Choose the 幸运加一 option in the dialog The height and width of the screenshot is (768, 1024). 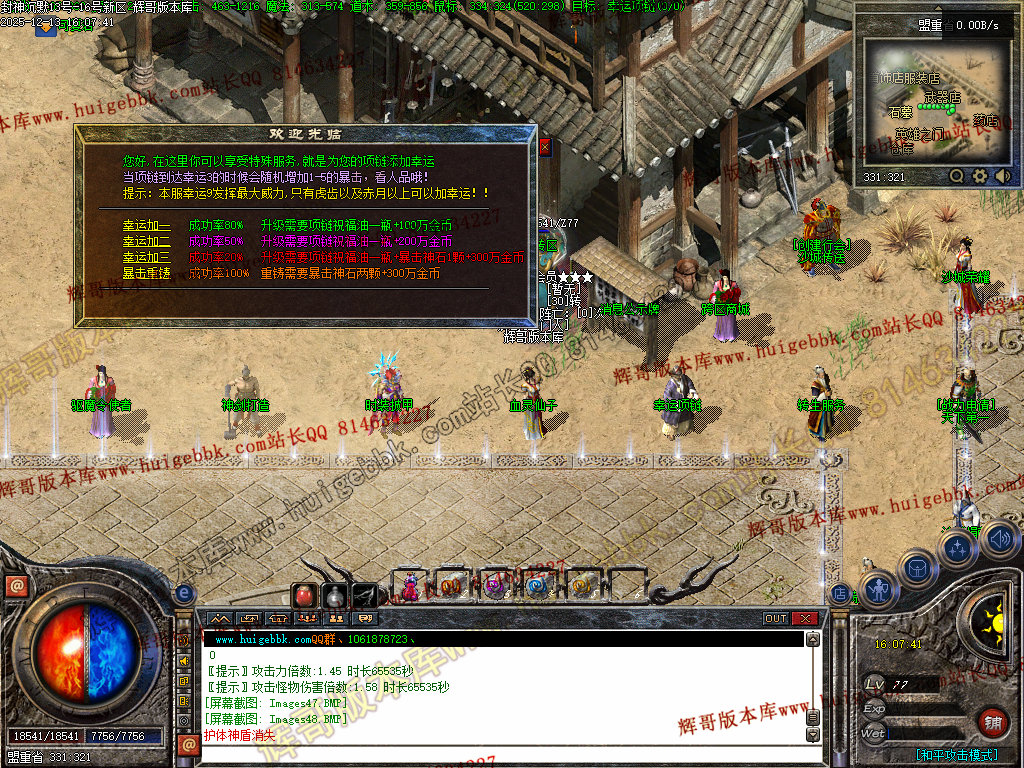click(147, 226)
